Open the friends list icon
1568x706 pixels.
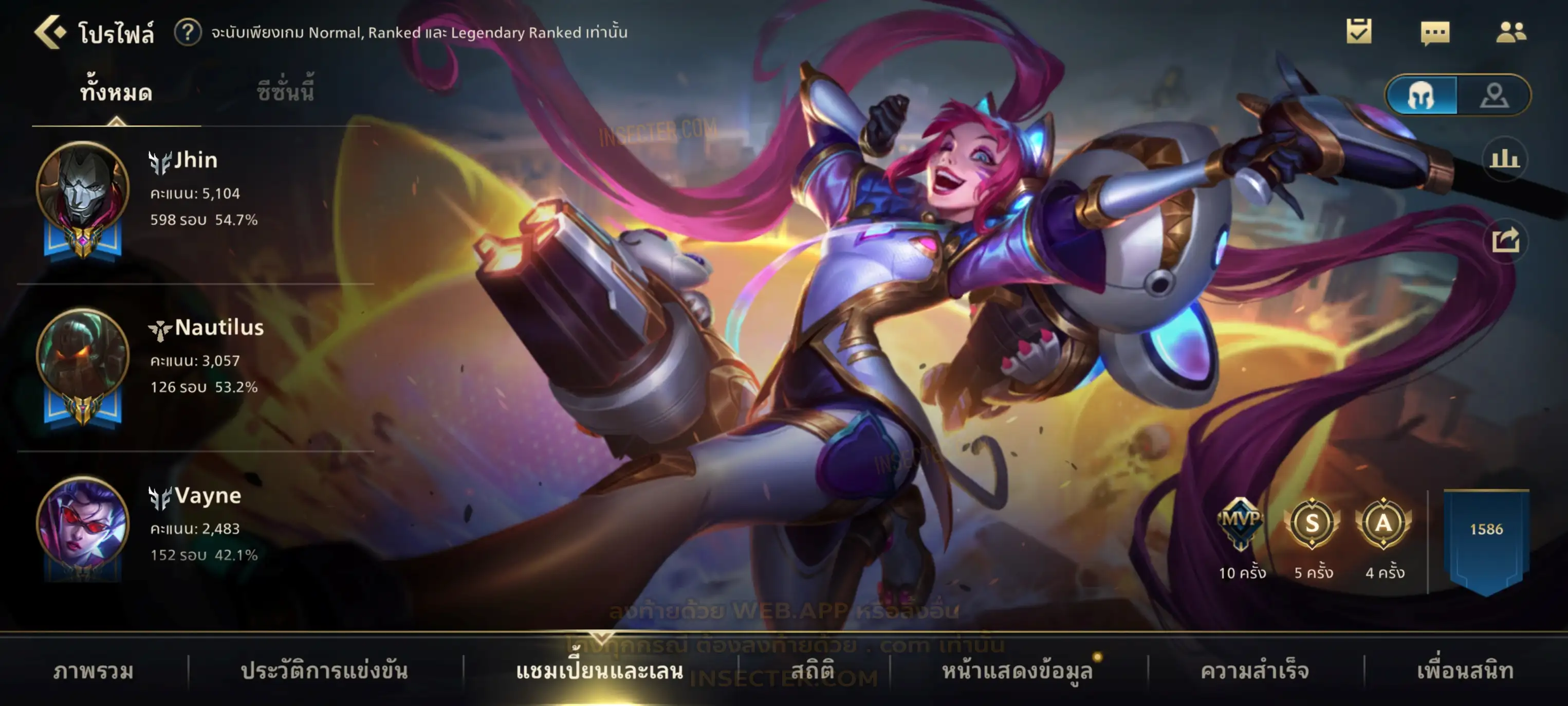click(1510, 32)
